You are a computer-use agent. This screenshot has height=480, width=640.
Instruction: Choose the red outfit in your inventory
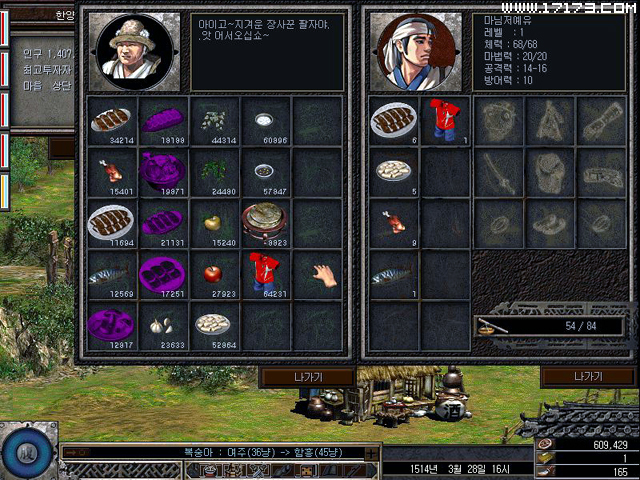(x=444, y=119)
